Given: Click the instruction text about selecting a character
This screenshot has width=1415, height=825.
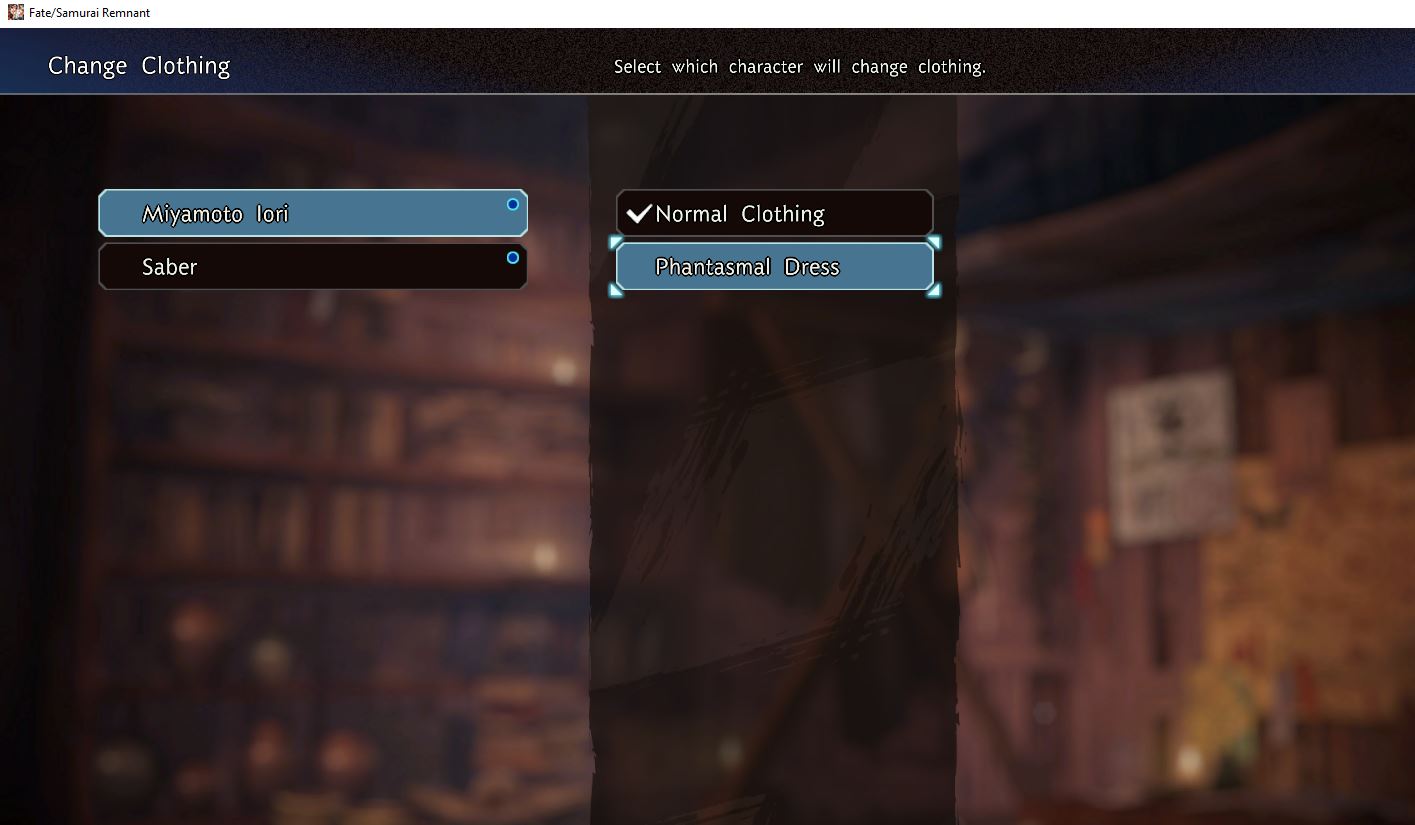Looking at the screenshot, I should pyautogui.click(x=800, y=66).
